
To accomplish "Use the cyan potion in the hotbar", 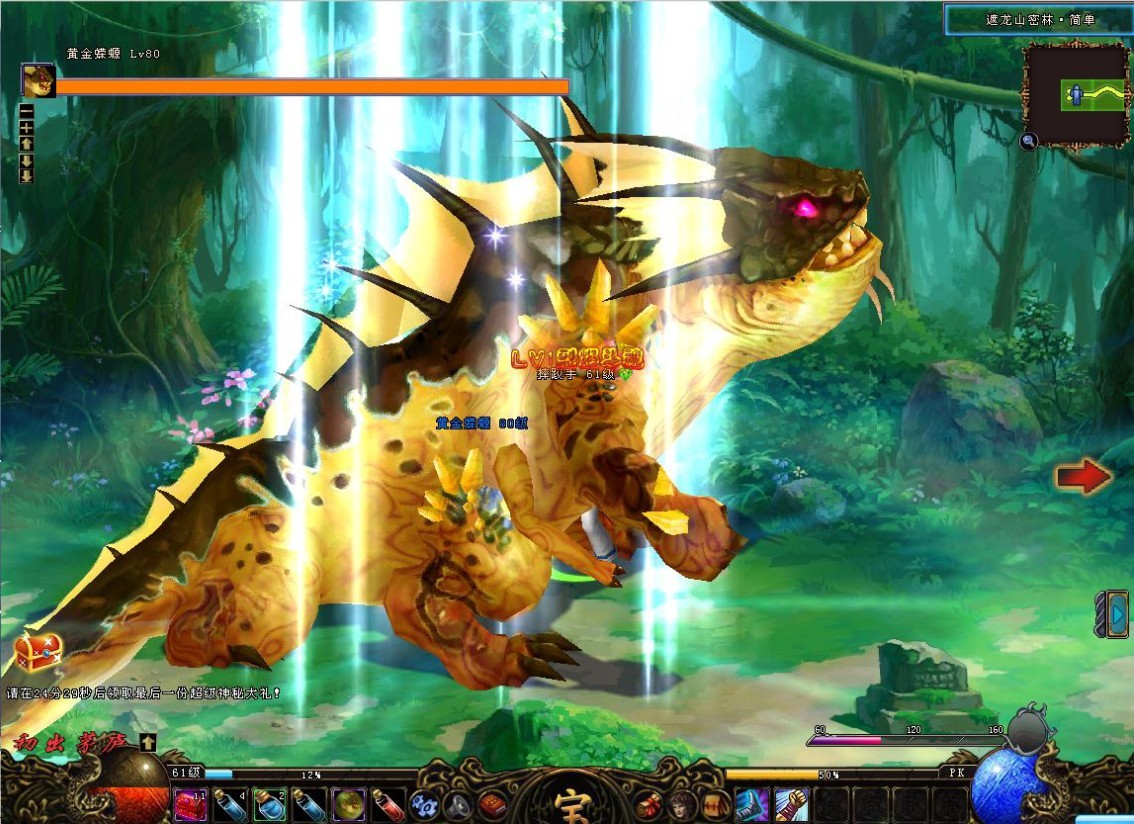I will click(x=268, y=804).
